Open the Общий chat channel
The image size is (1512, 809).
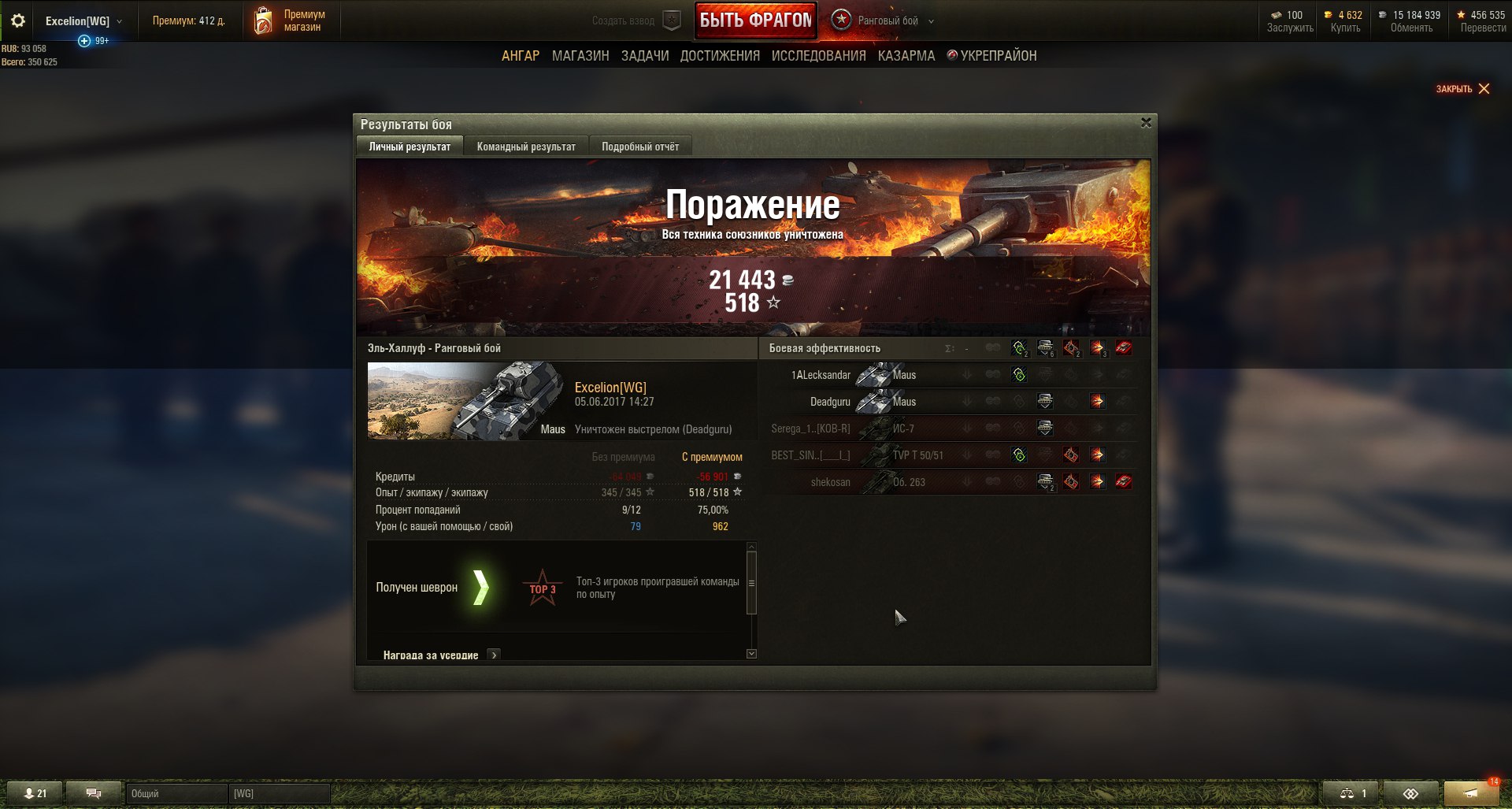pos(176,793)
